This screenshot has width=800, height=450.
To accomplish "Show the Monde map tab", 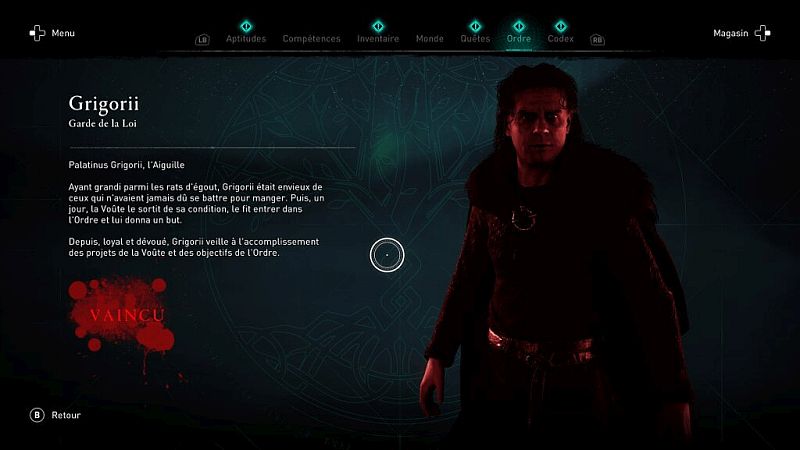I will [429, 39].
